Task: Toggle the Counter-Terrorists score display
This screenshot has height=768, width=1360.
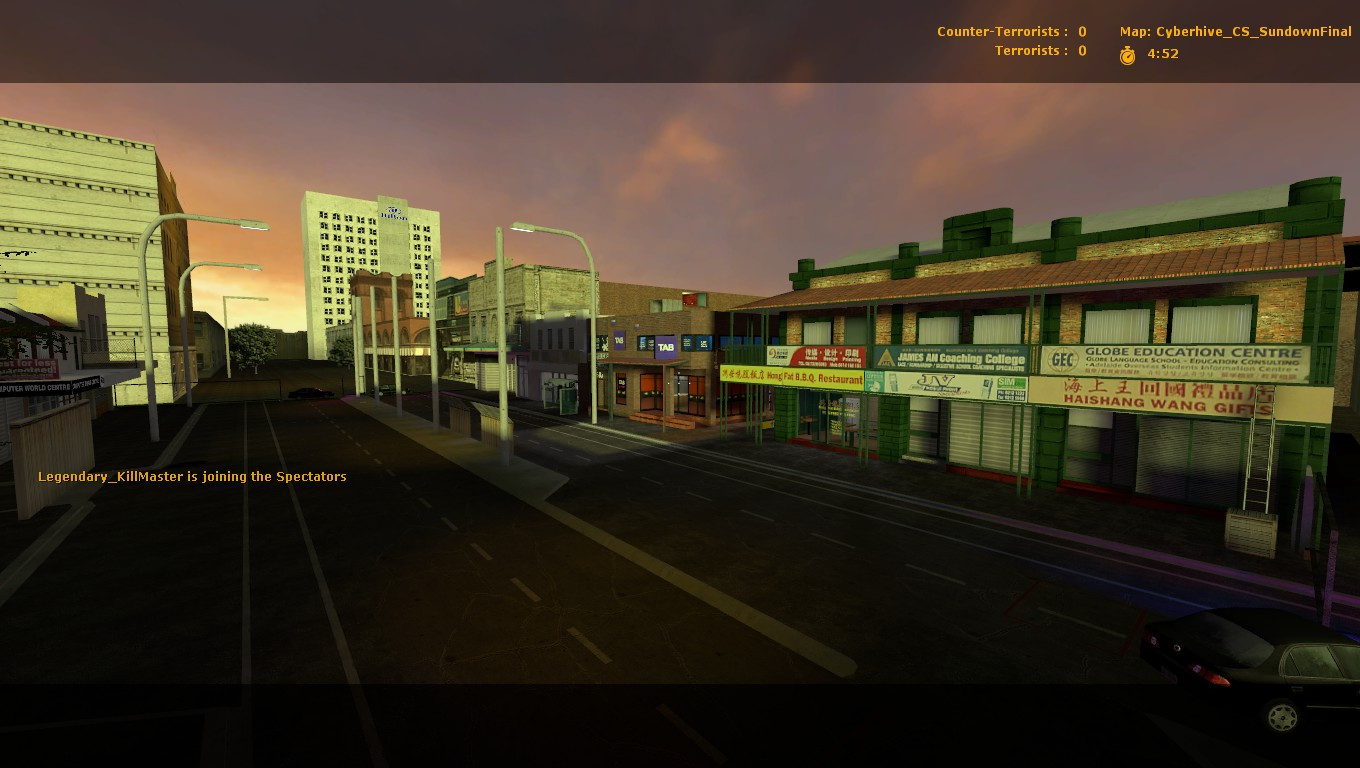Action: click(1010, 31)
